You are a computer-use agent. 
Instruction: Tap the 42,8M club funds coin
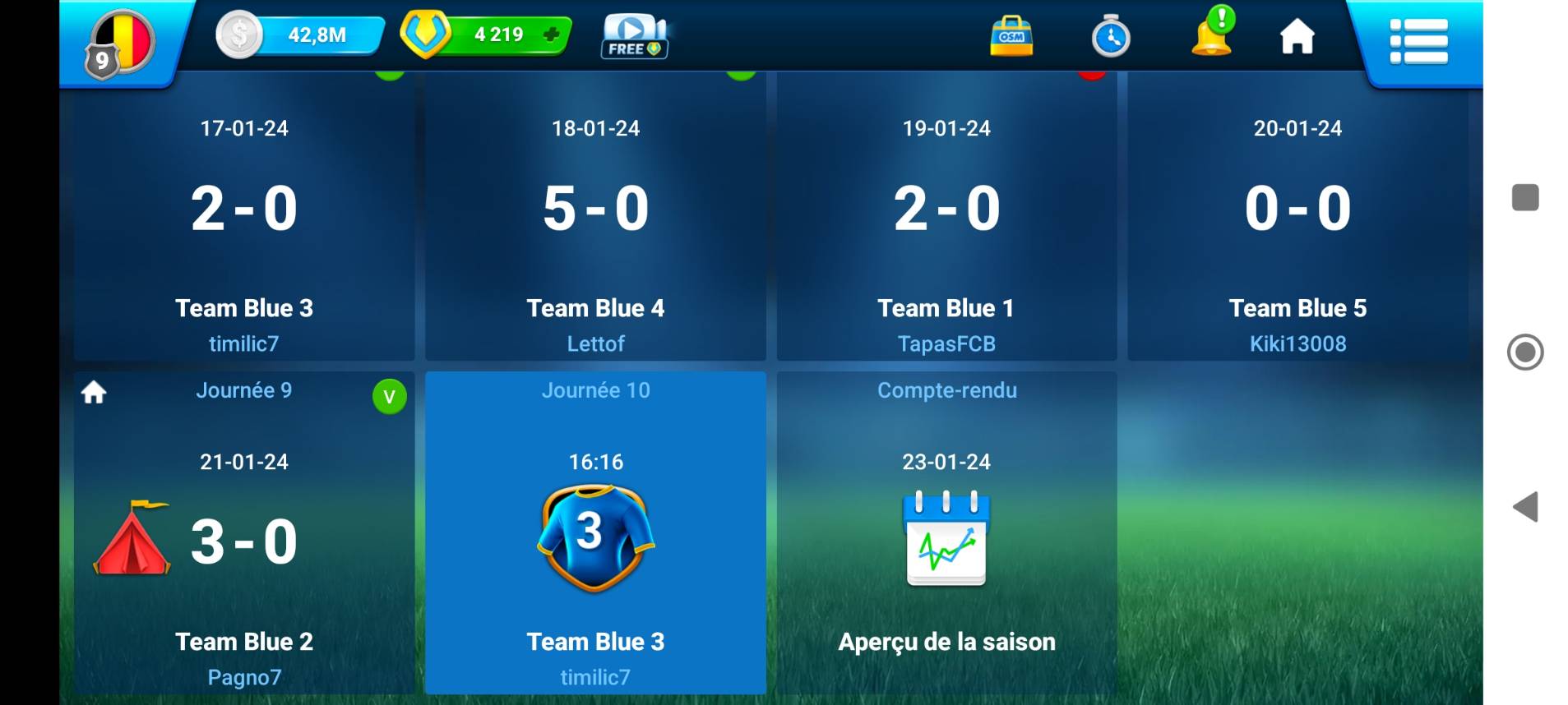(x=239, y=35)
